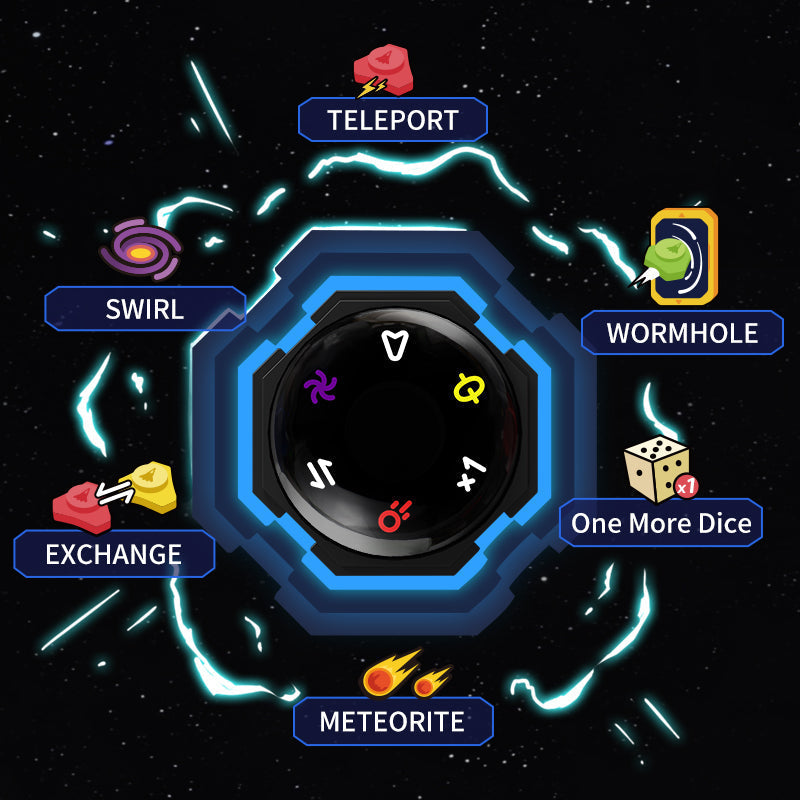Image resolution: width=800 pixels, height=800 pixels.
Task: Select the yellow Q symbol on the die
Action: (467, 387)
